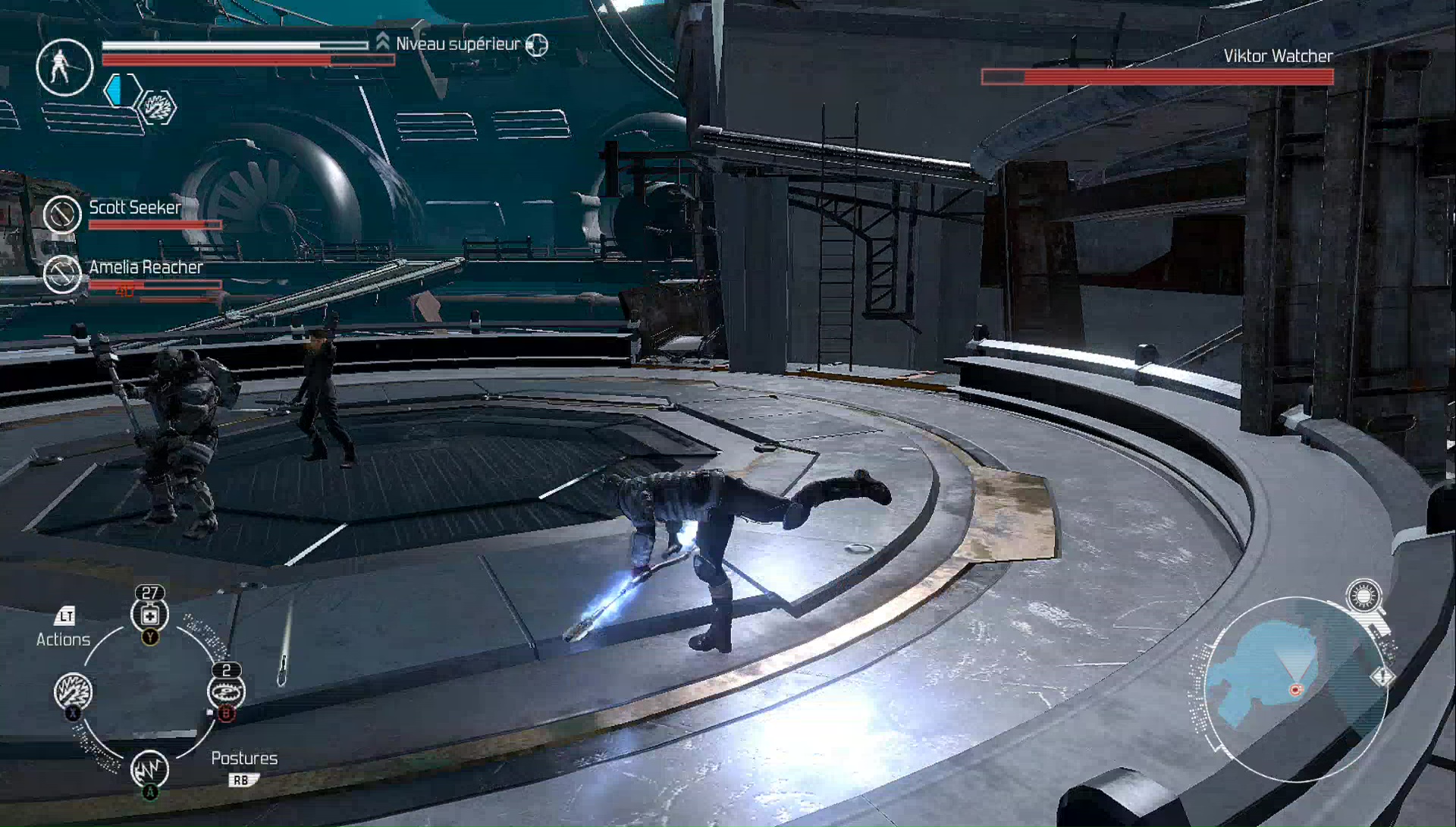The width and height of the screenshot is (1456, 827).
Task: Select the Niveau supérieur menu option
Action: coord(457,44)
